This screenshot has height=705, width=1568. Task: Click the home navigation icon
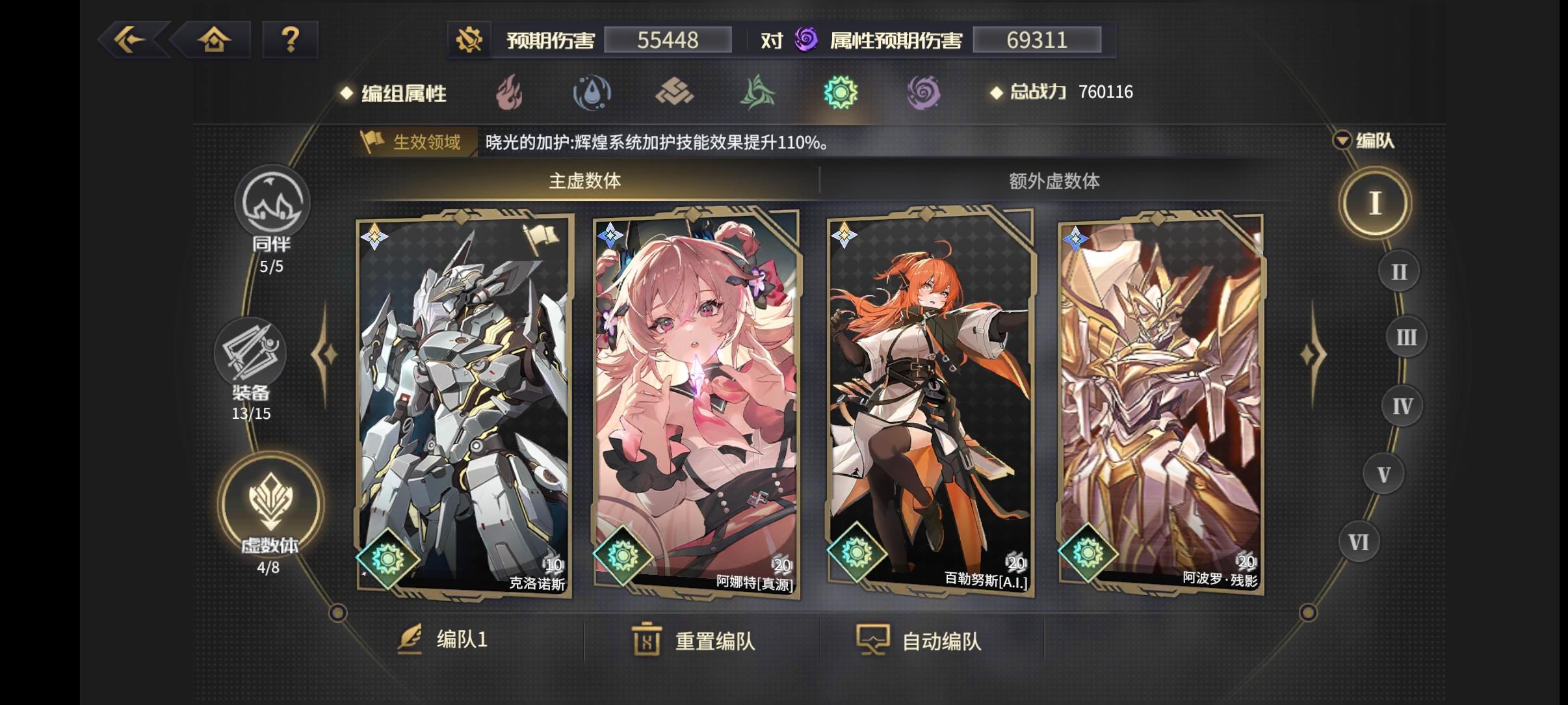click(x=215, y=39)
